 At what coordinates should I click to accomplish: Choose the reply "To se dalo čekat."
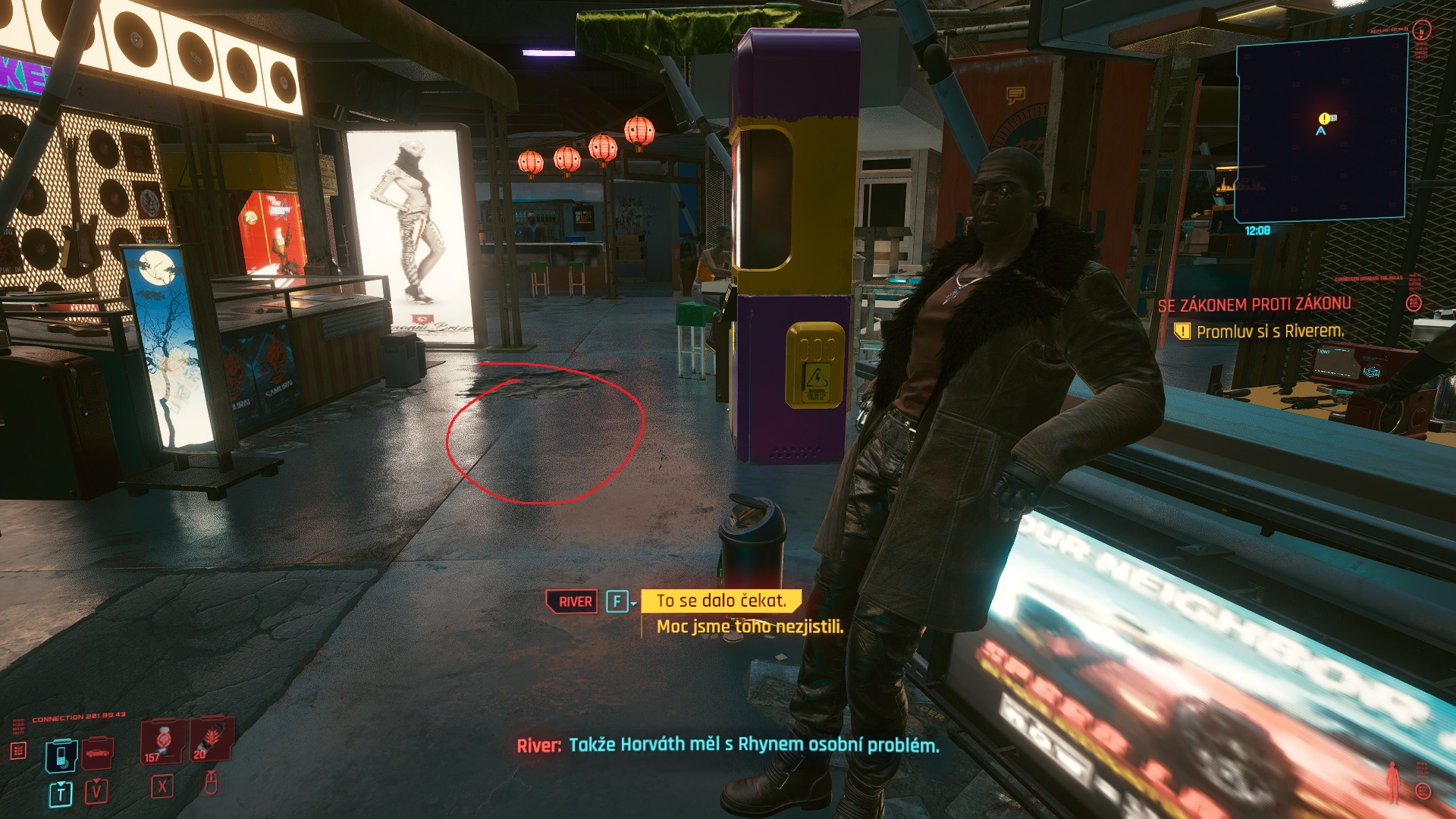click(720, 601)
